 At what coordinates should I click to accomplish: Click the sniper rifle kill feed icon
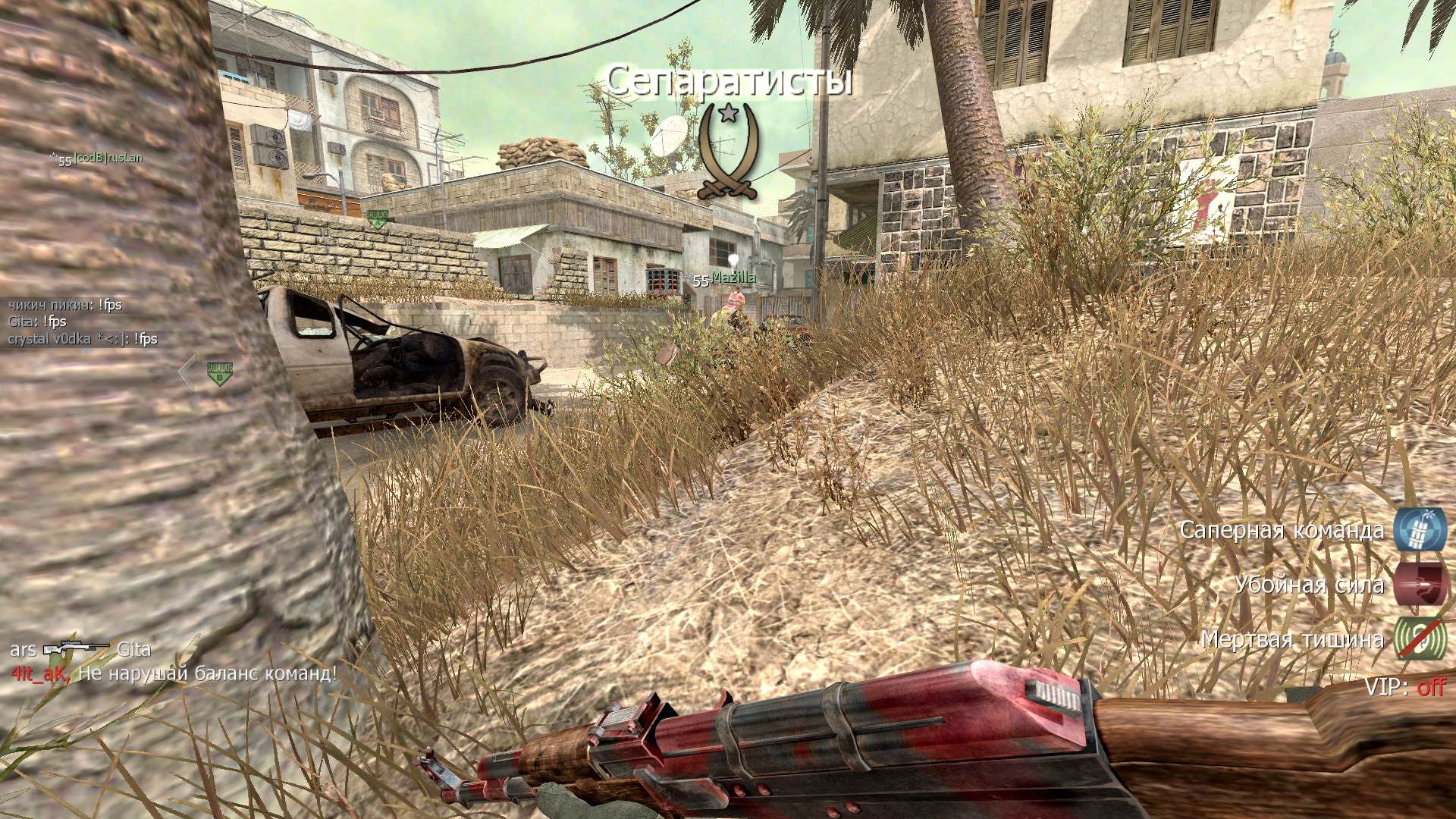(76, 650)
